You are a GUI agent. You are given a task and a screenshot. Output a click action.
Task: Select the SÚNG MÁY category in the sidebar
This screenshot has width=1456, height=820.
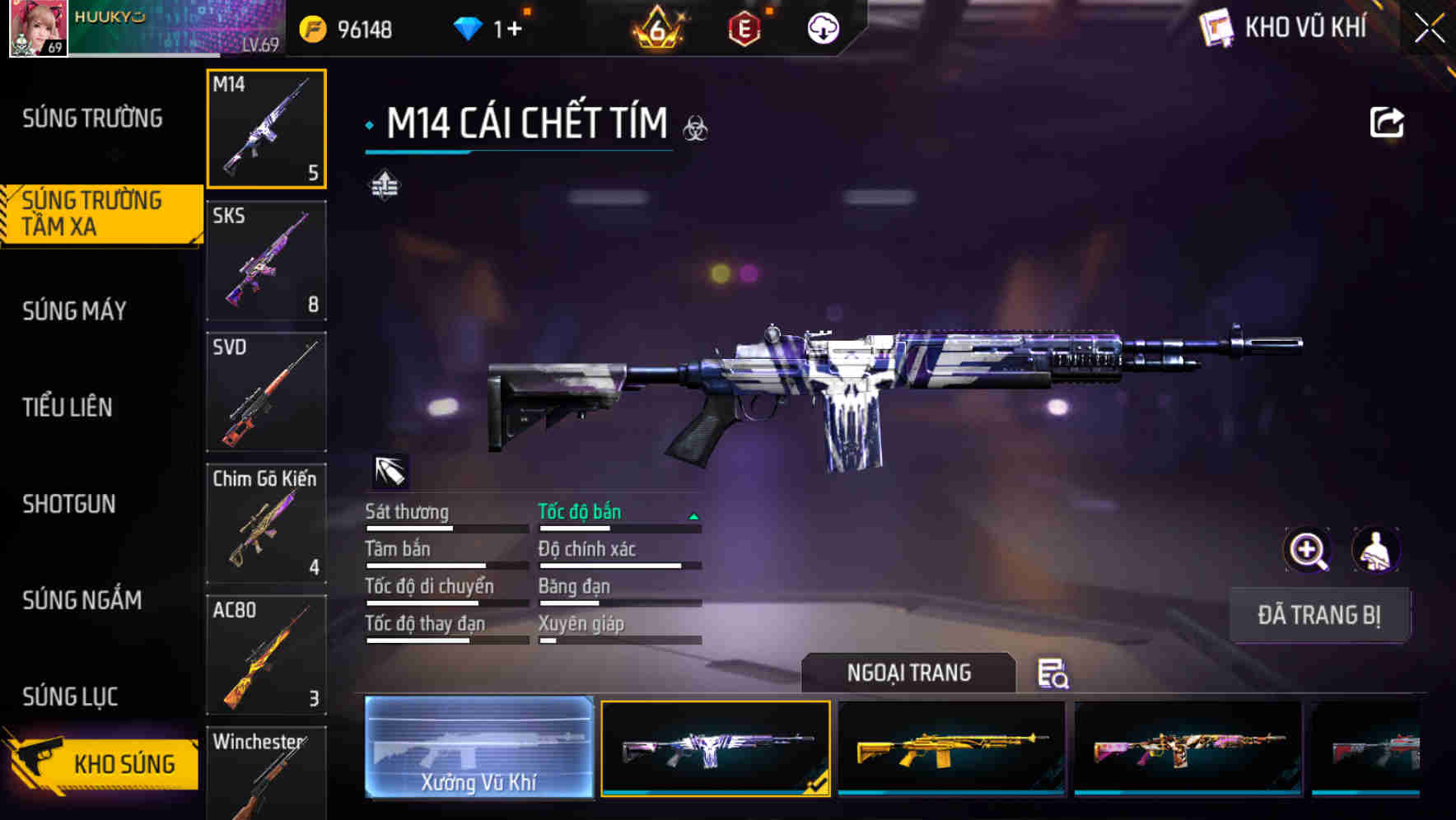(74, 310)
